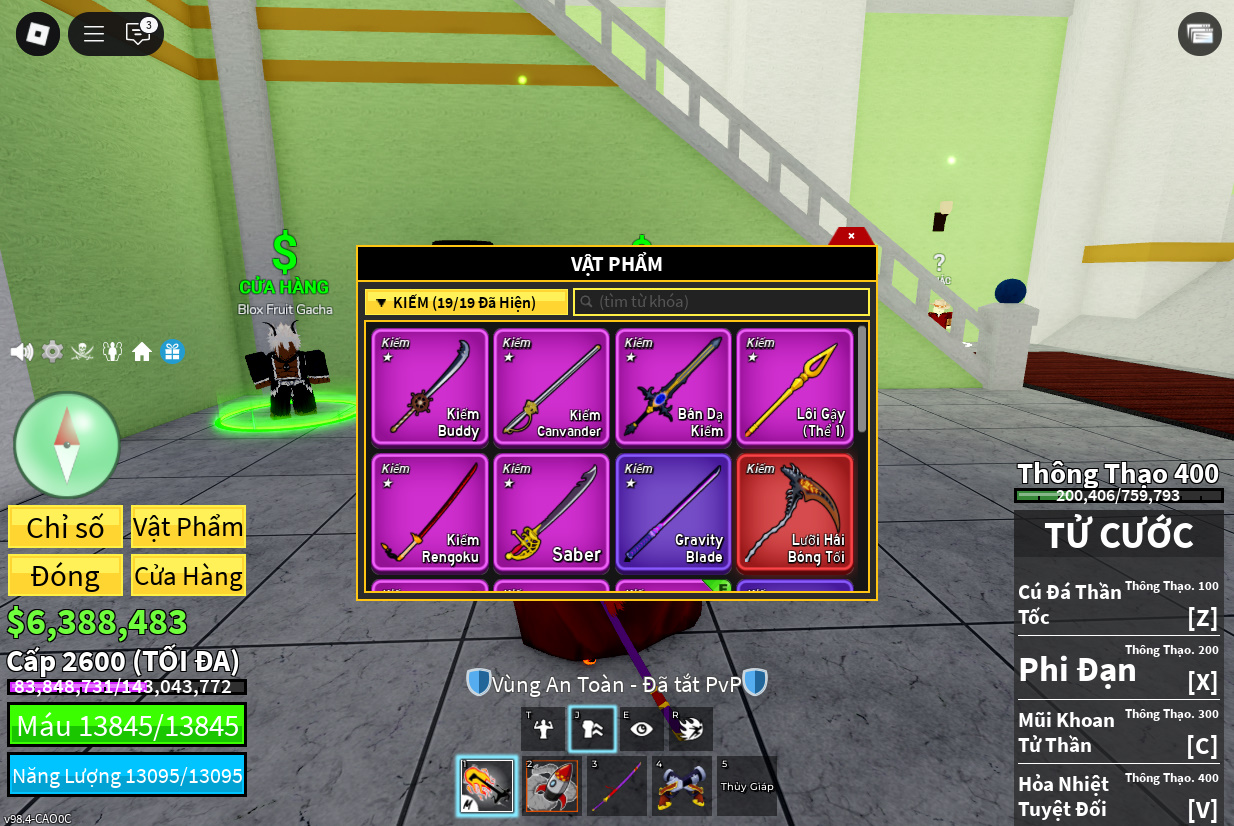1234x826 pixels.
Task: Select the Bản Dạ Kiếm slot
Action: [673, 387]
